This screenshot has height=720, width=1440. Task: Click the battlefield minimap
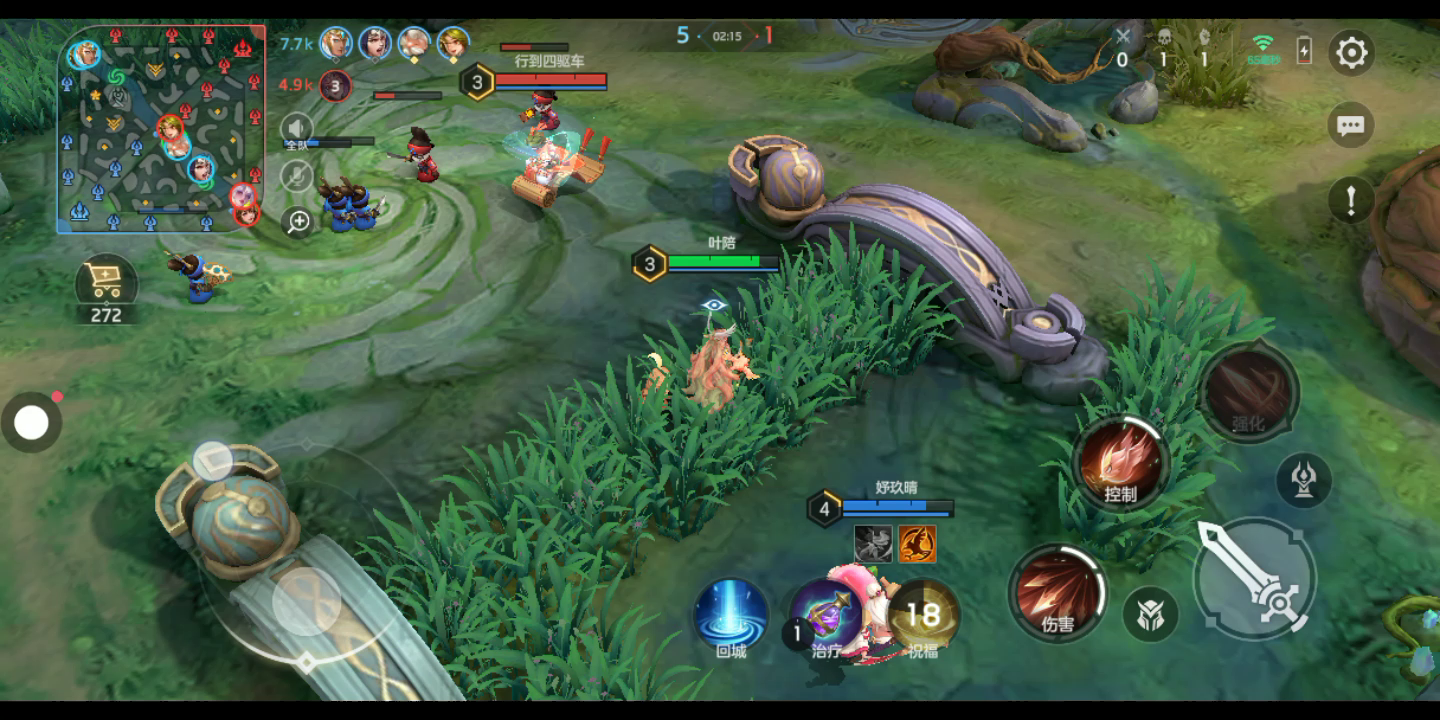click(161, 129)
